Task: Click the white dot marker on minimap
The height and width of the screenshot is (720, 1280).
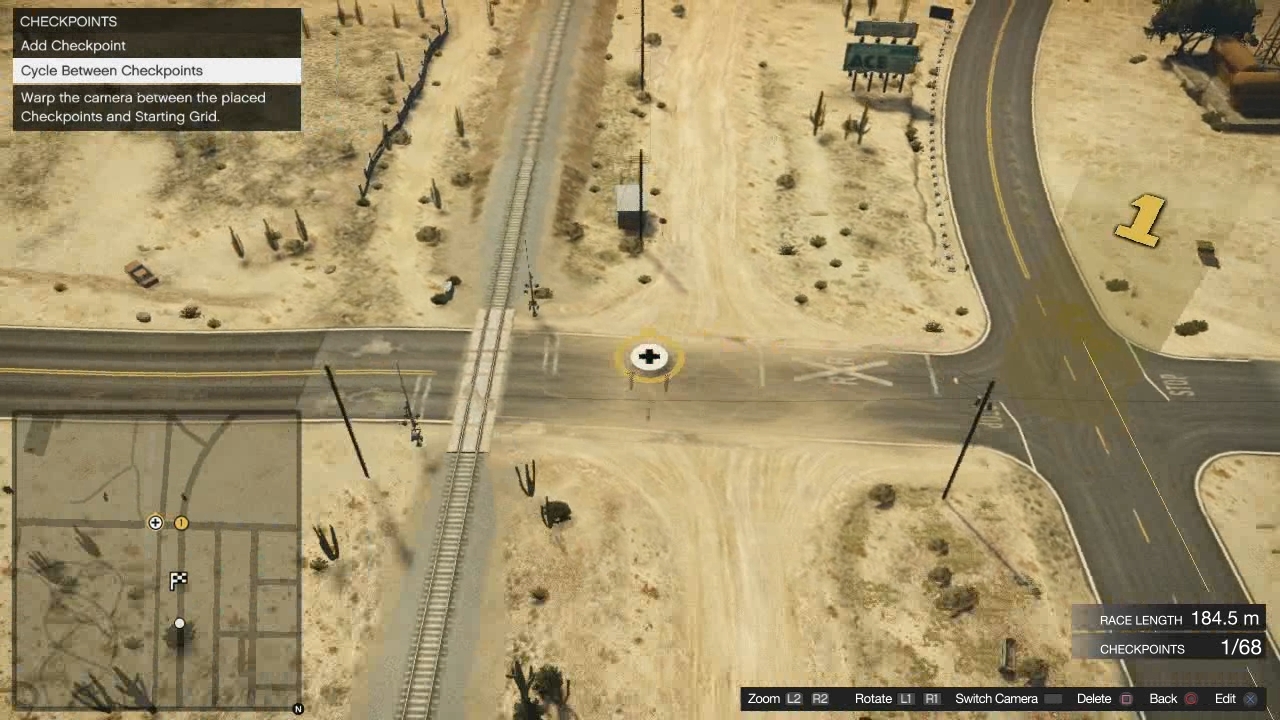Action: (x=180, y=624)
